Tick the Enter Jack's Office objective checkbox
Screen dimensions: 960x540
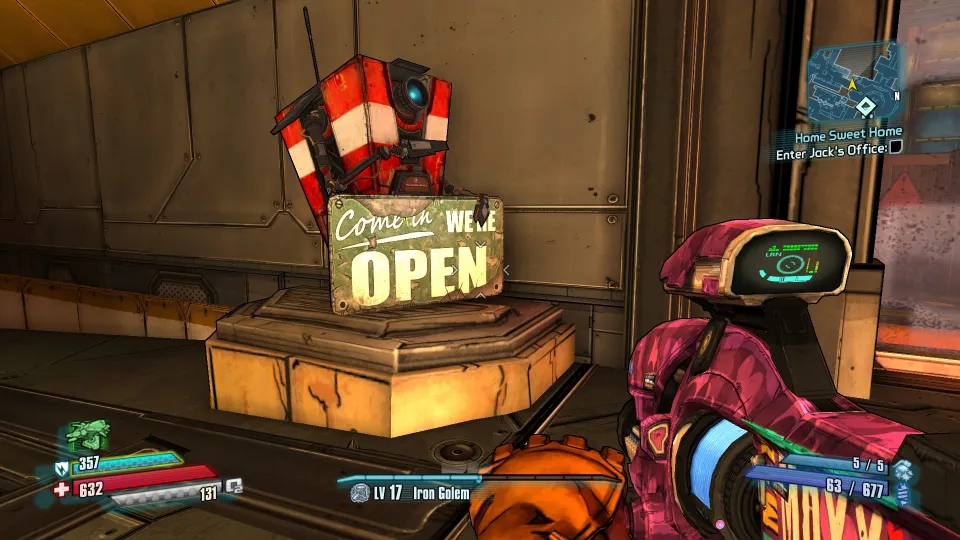[896, 148]
